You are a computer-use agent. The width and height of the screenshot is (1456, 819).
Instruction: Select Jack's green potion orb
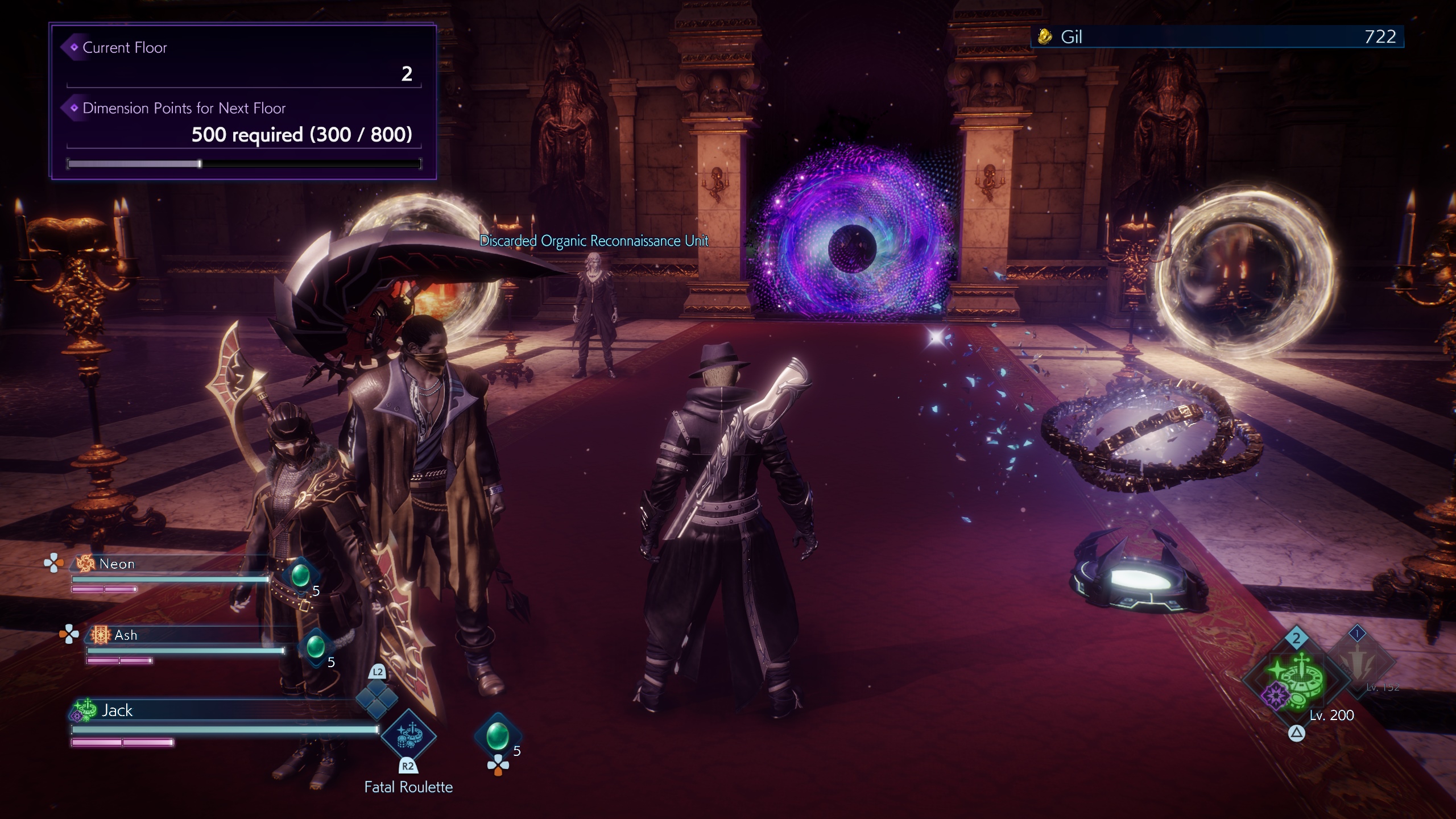(497, 735)
